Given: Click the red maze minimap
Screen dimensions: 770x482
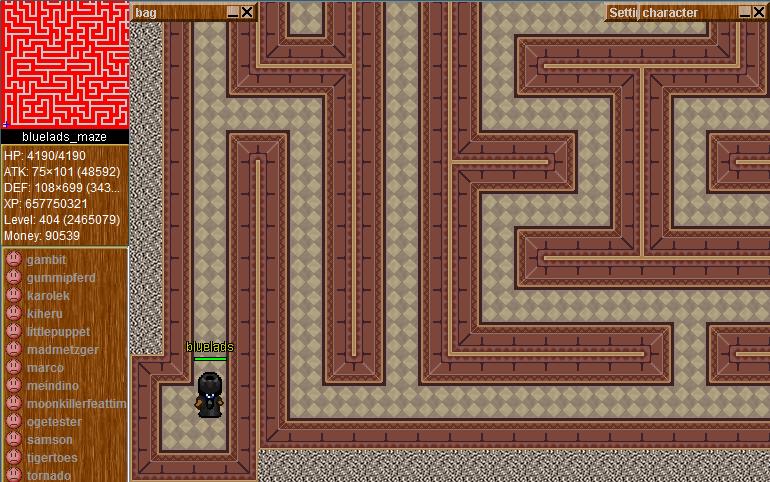Looking at the screenshot, I should click(x=65, y=64).
